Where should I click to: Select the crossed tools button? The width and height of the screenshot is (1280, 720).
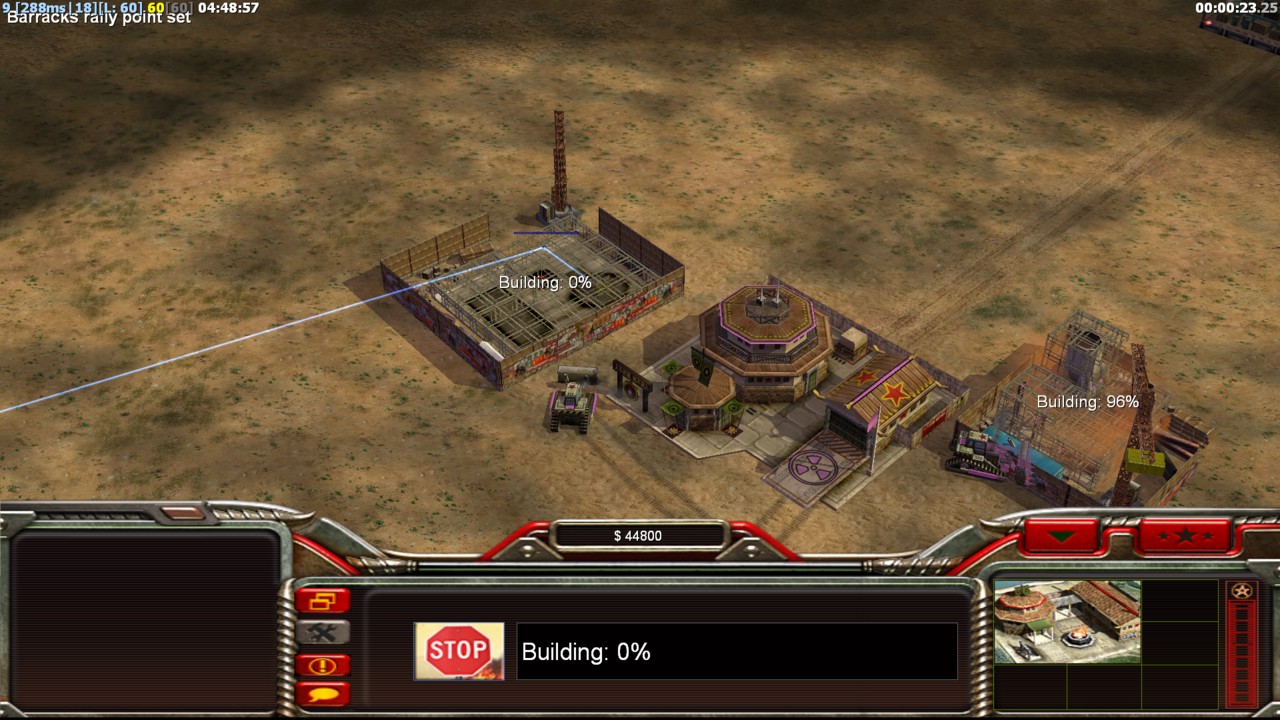click(322, 632)
